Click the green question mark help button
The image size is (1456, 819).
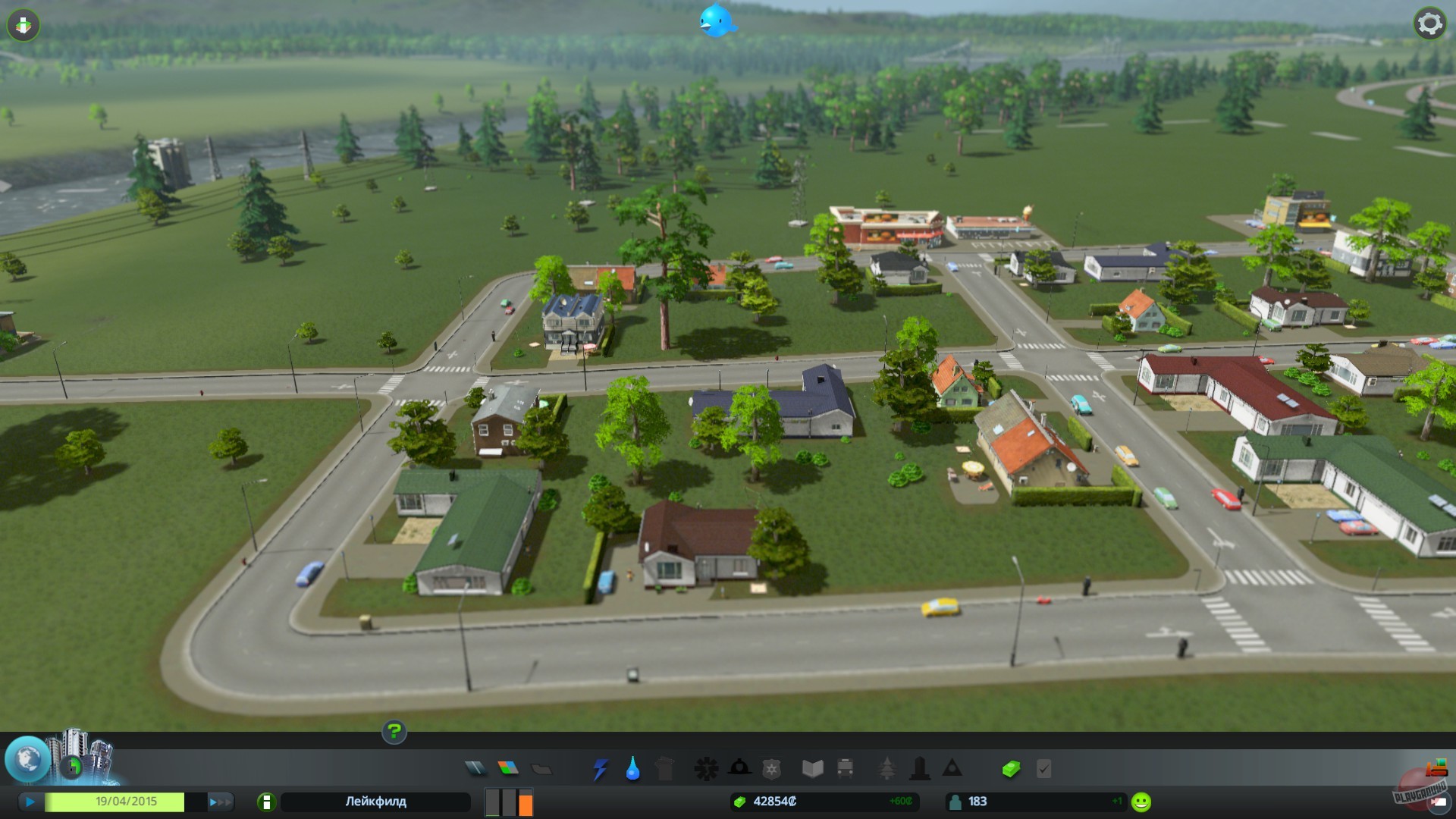pyautogui.click(x=394, y=733)
